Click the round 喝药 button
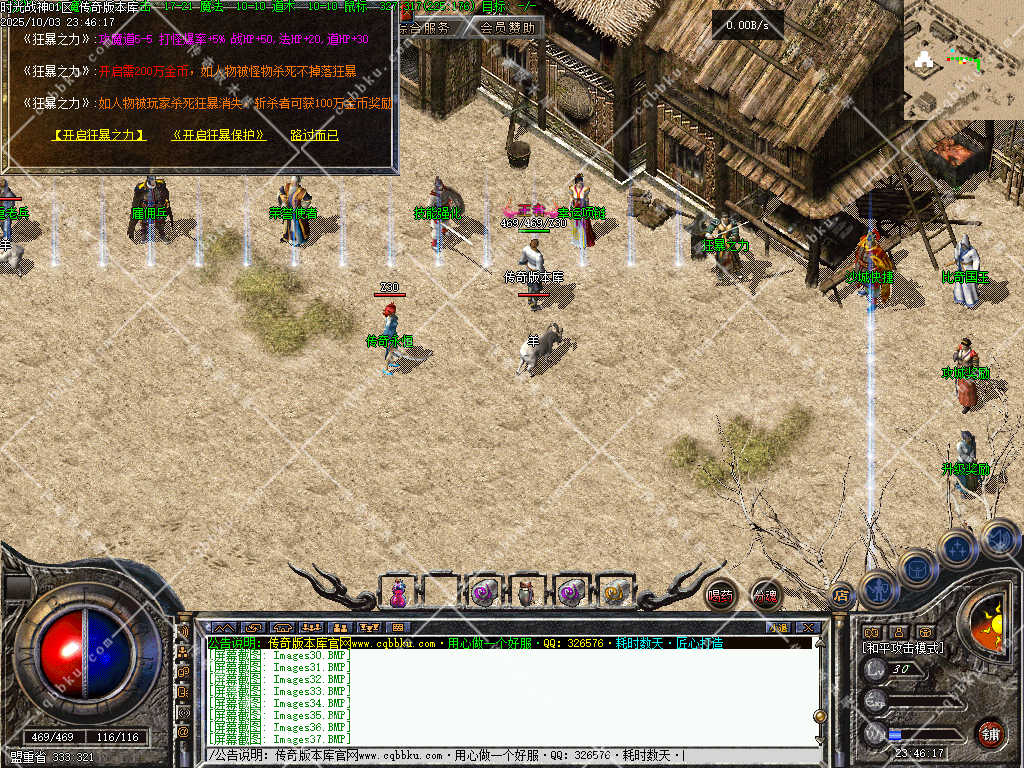 [720, 595]
